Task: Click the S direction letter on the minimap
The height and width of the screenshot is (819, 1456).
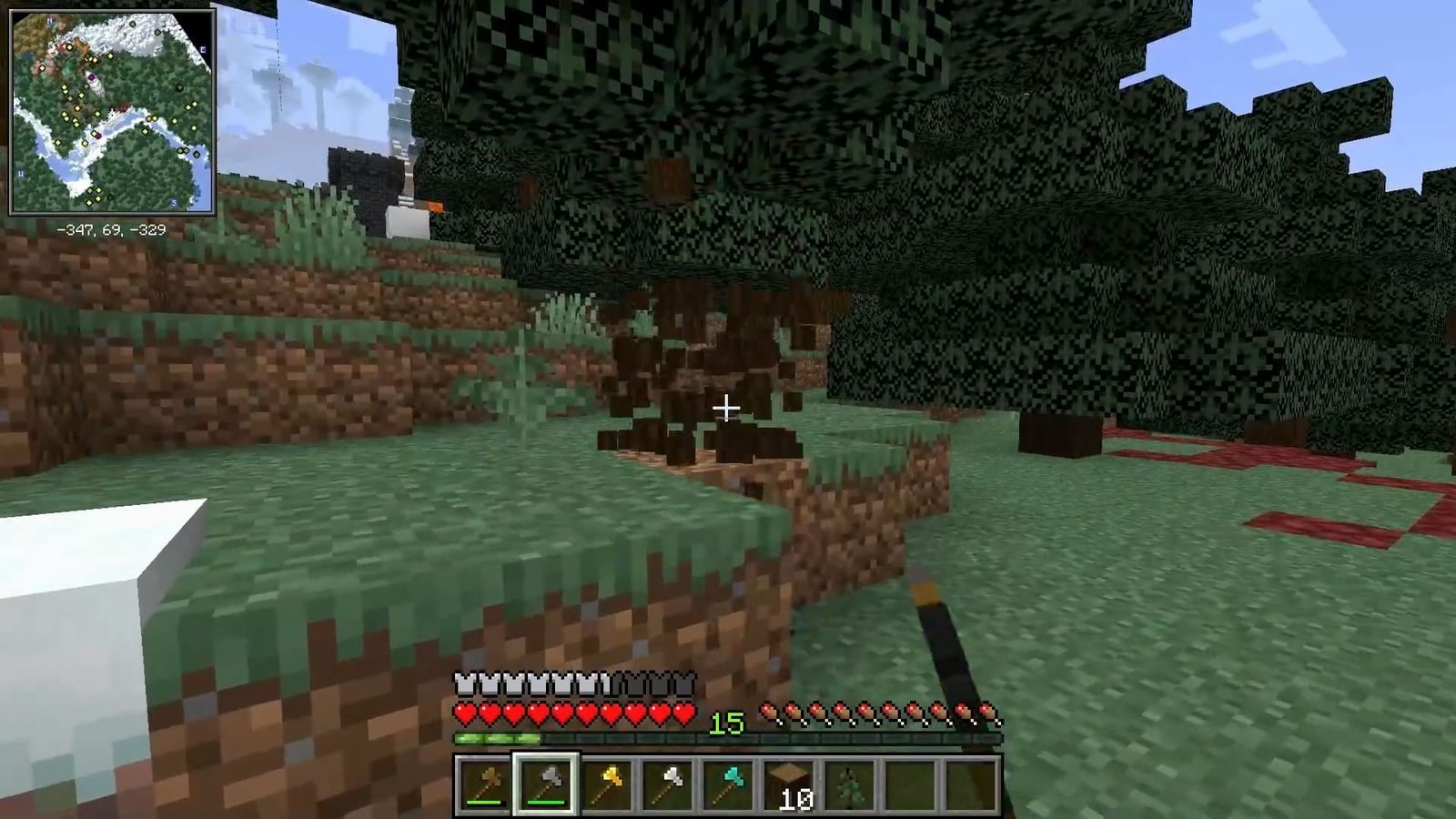Action: click(174, 202)
